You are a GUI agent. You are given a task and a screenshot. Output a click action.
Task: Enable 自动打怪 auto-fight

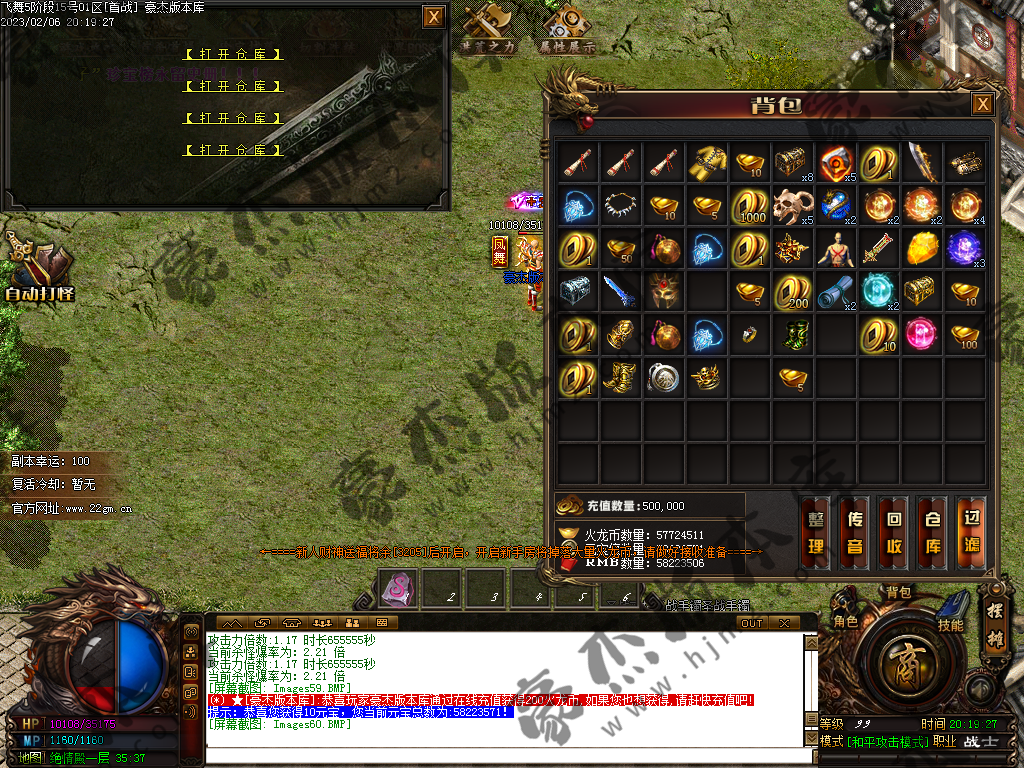(40, 270)
